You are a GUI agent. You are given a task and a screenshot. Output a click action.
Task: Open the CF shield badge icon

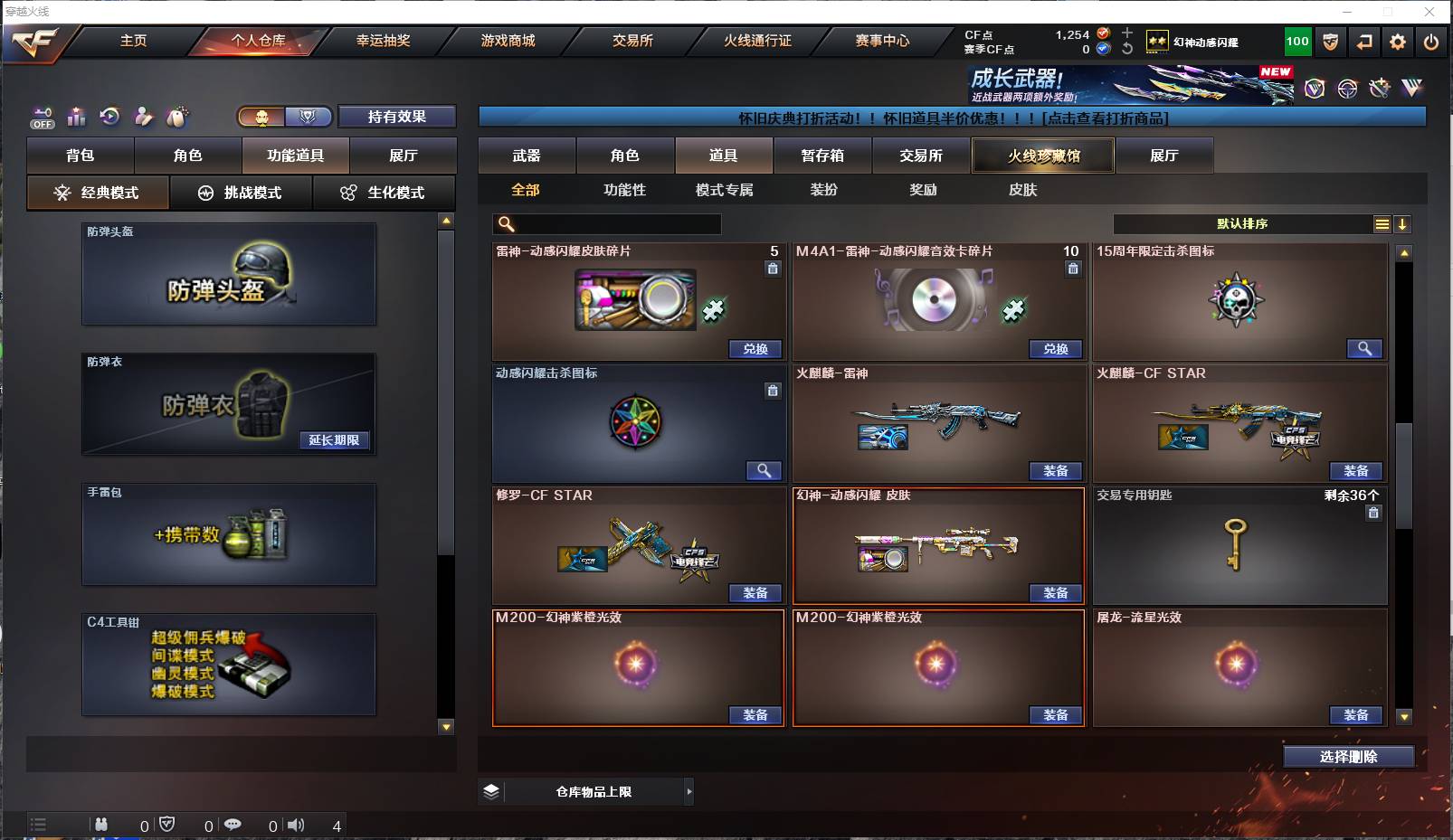point(1331,42)
